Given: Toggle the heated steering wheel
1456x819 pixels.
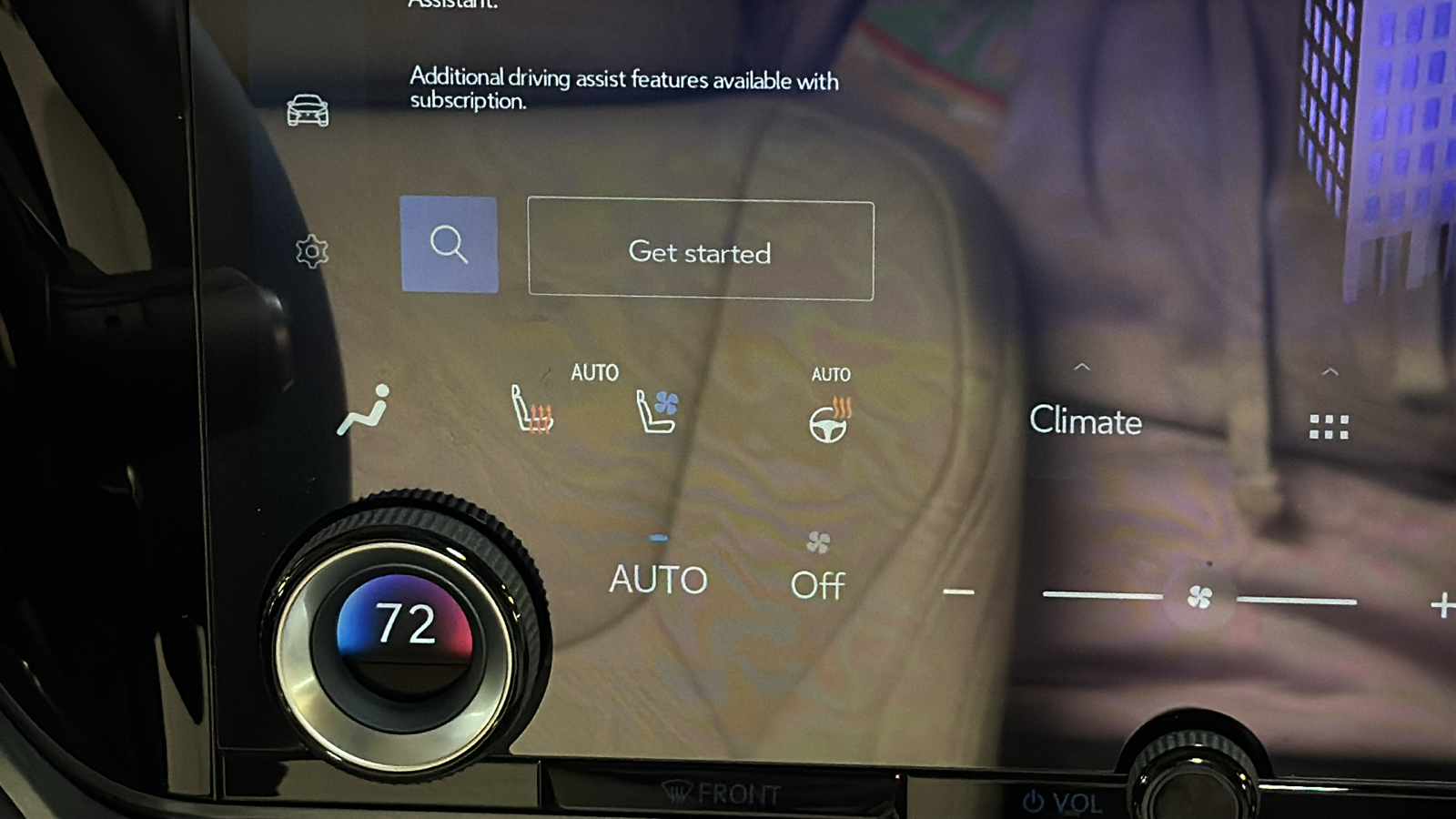Looking at the screenshot, I should [x=829, y=419].
